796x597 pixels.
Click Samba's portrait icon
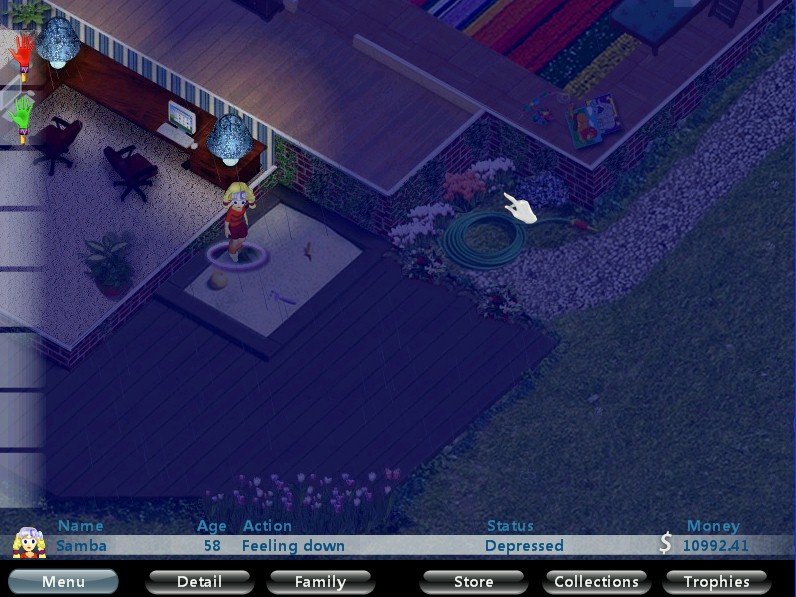(29, 542)
